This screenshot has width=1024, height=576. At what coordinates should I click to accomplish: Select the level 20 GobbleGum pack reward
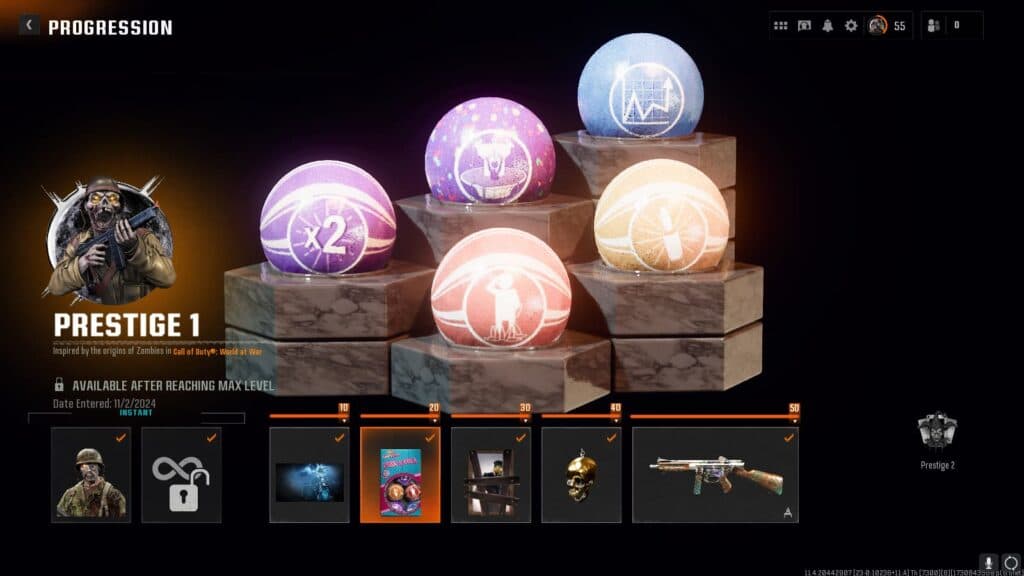(x=400, y=475)
